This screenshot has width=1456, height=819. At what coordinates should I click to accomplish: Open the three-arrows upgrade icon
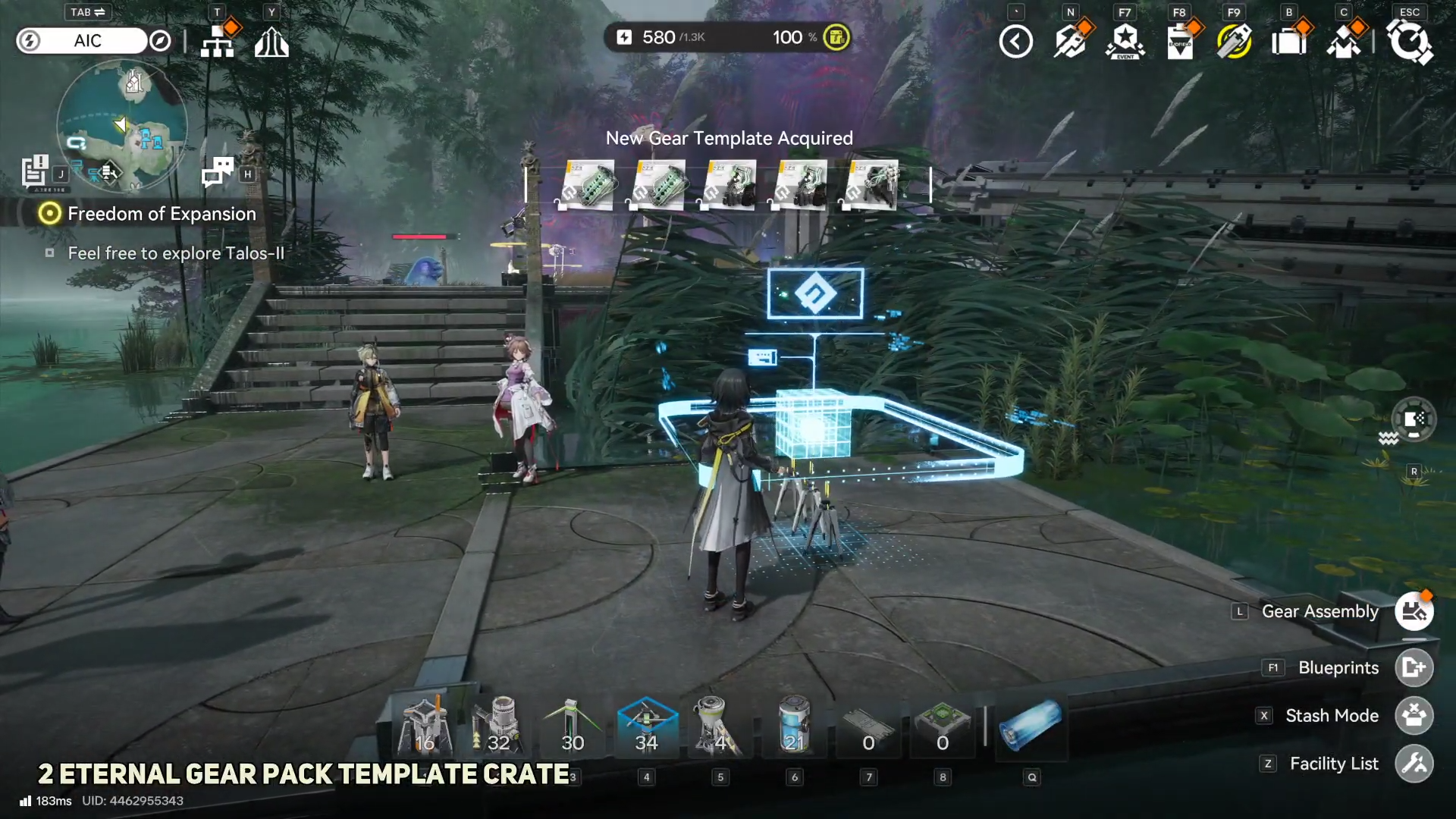271,42
